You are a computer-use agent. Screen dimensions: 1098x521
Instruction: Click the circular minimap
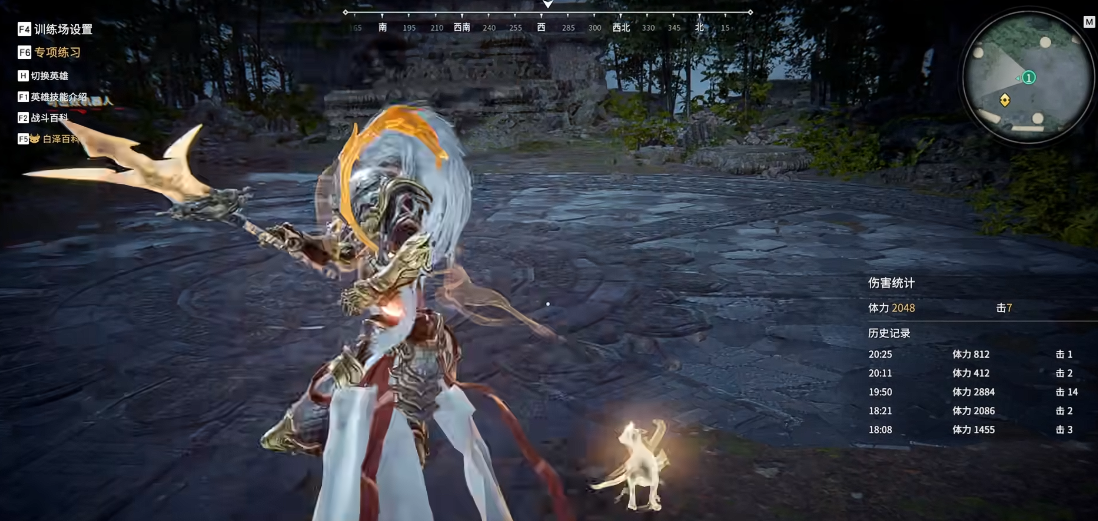pyautogui.click(x=1028, y=77)
